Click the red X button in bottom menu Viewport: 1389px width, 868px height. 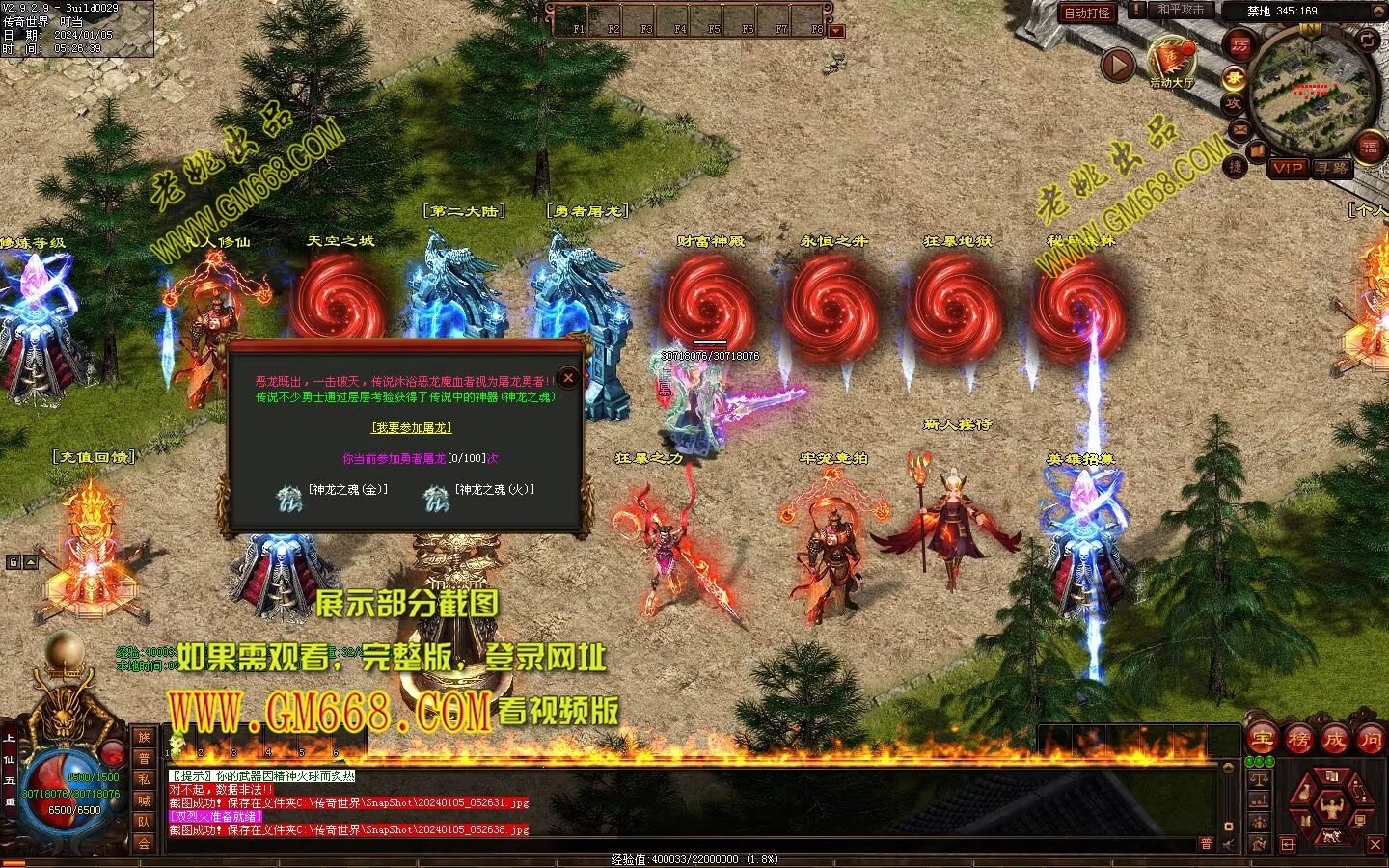1375,845
